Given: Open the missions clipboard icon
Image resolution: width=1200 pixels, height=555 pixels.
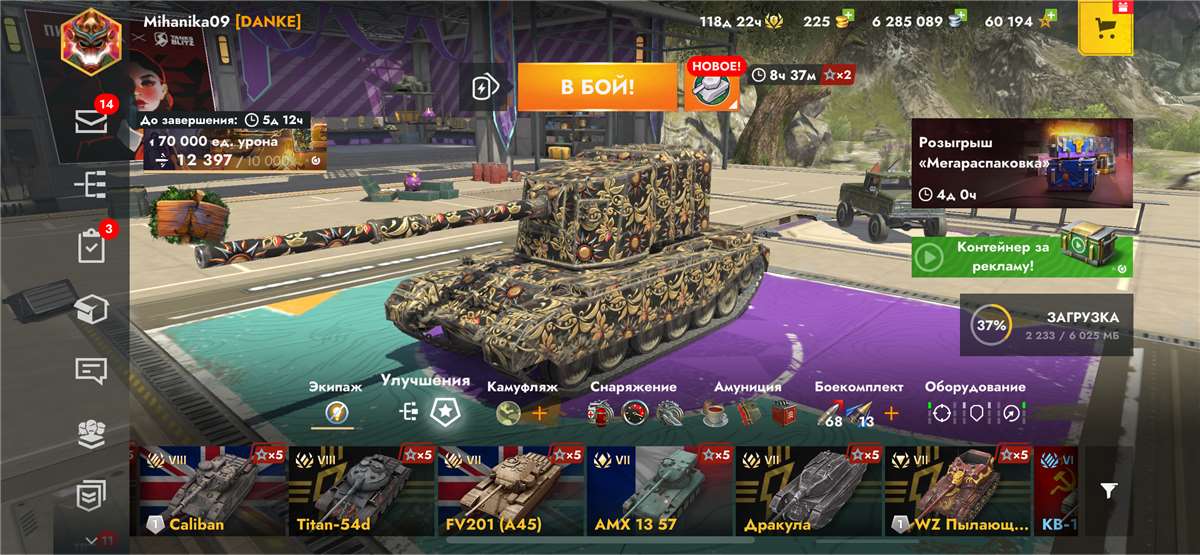Looking at the screenshot, I should pyautogui.click(x=92, y=246).
